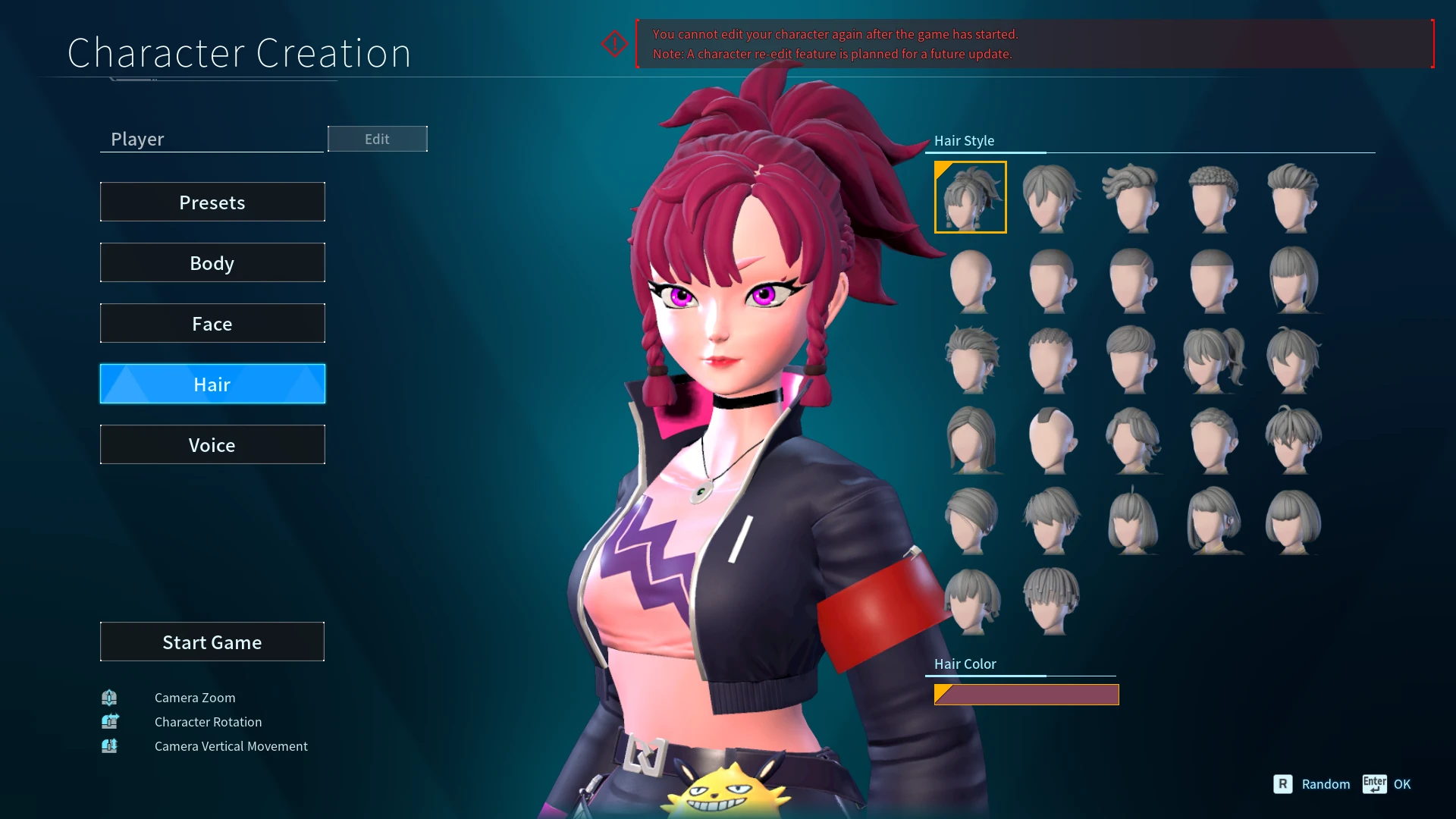Viewport: 1456px width, 819px height.
Task: Switch to the Hair section
Action: tap(212, 384)
